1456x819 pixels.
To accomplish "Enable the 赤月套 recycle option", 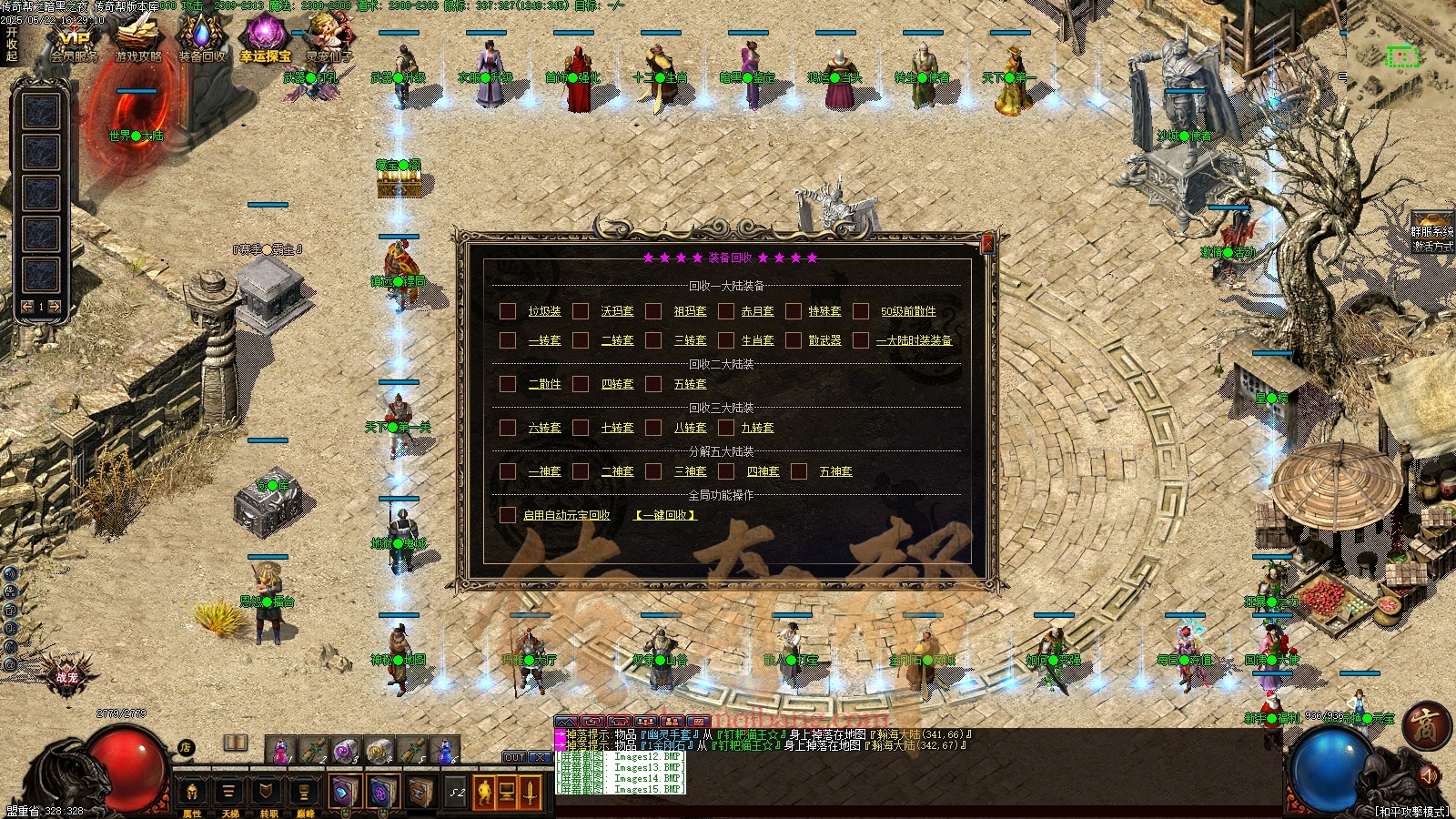I will (x=726, y=311).
